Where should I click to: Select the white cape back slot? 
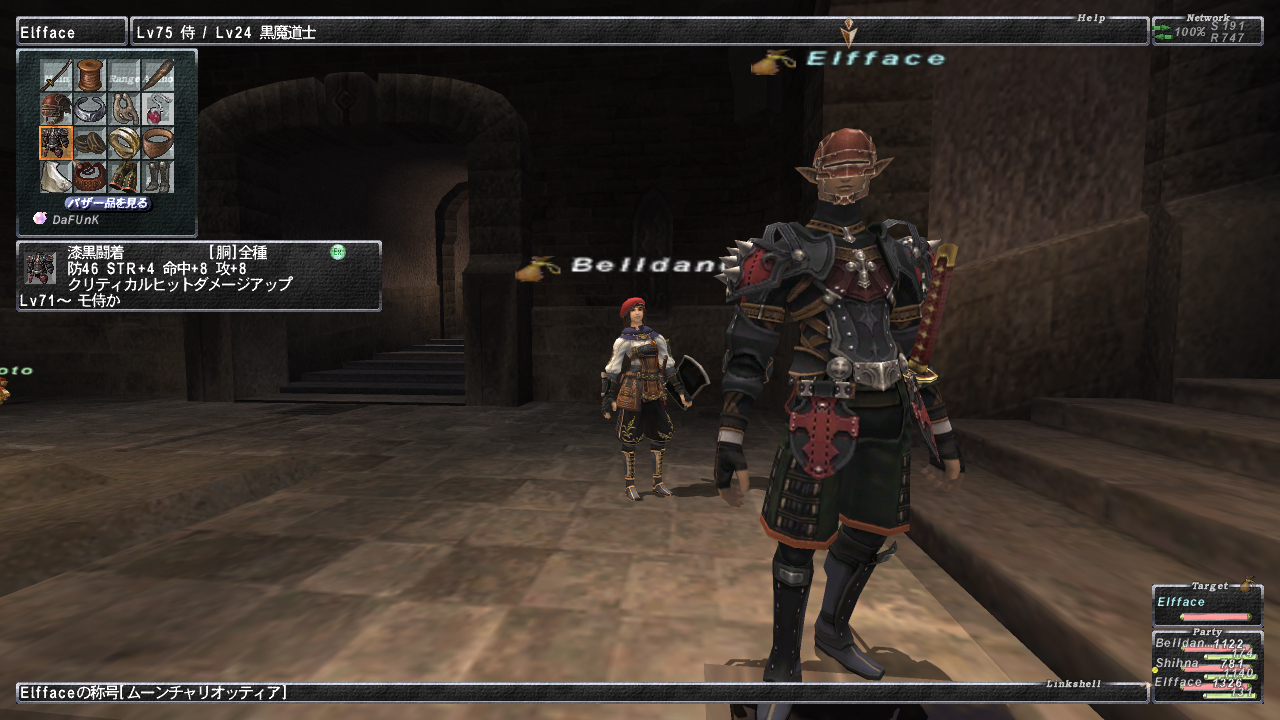pyautogui.click(x=56, y=177)
